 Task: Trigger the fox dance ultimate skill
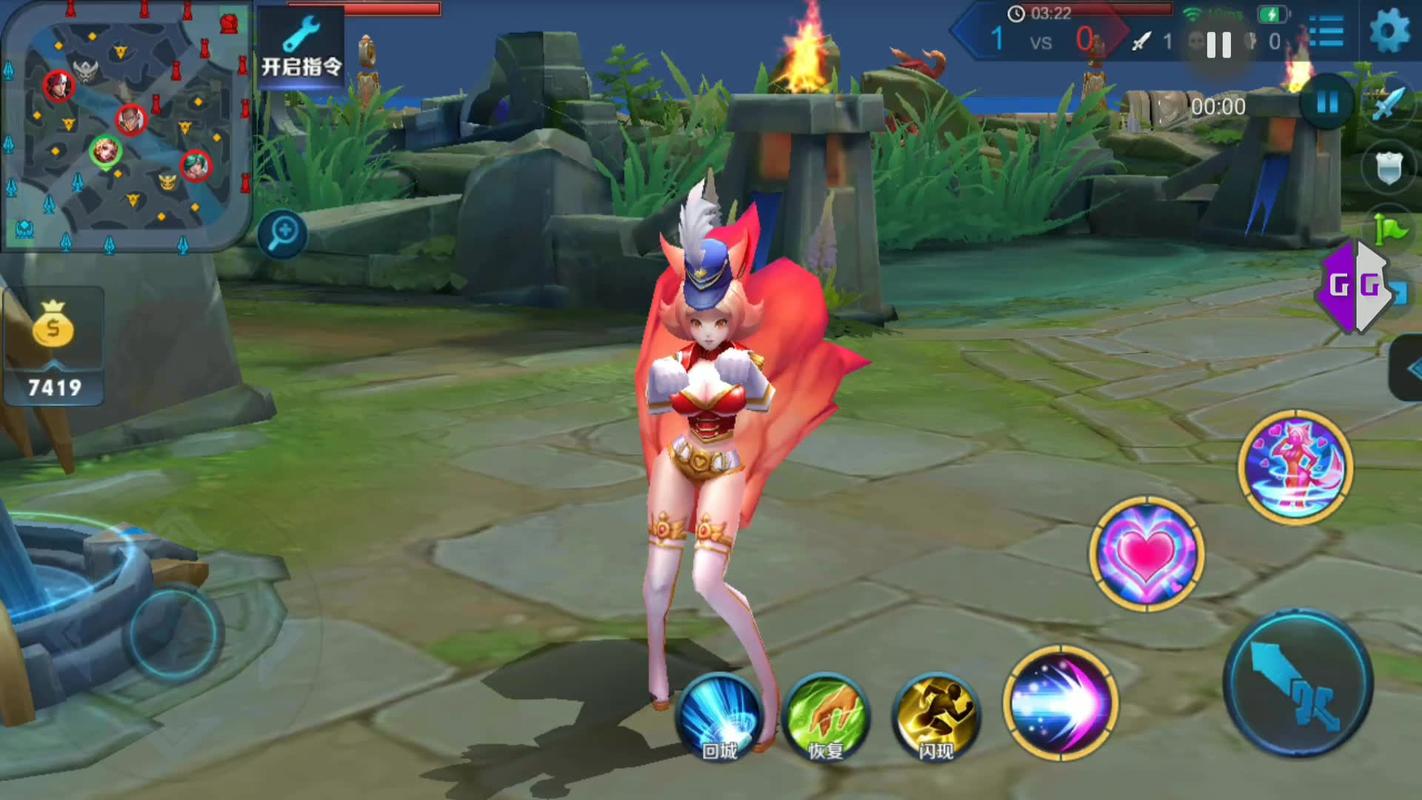[1295, 466]
